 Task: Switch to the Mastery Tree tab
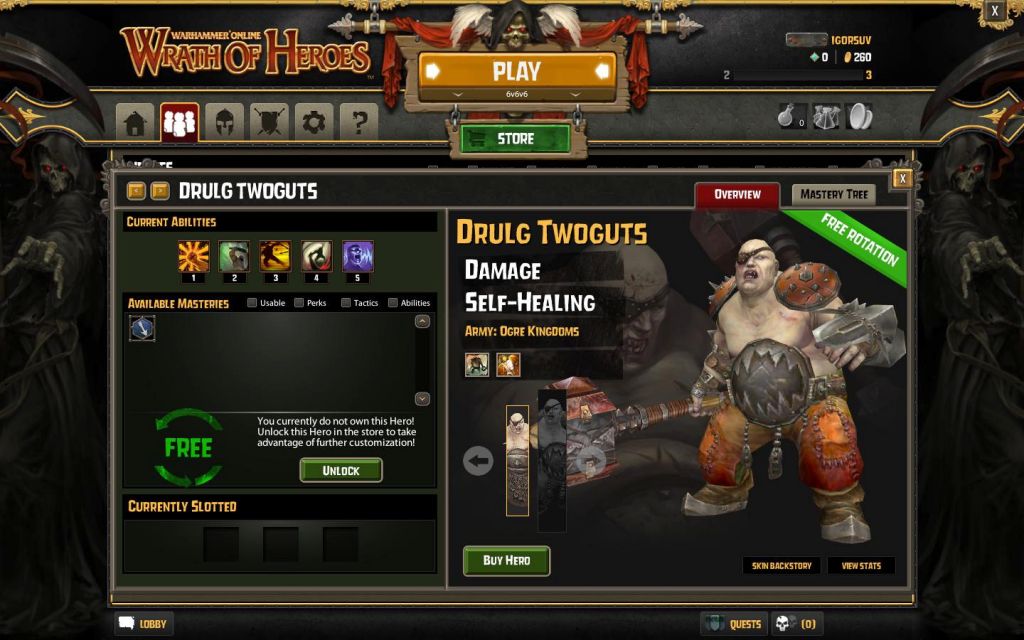(833, 194)
